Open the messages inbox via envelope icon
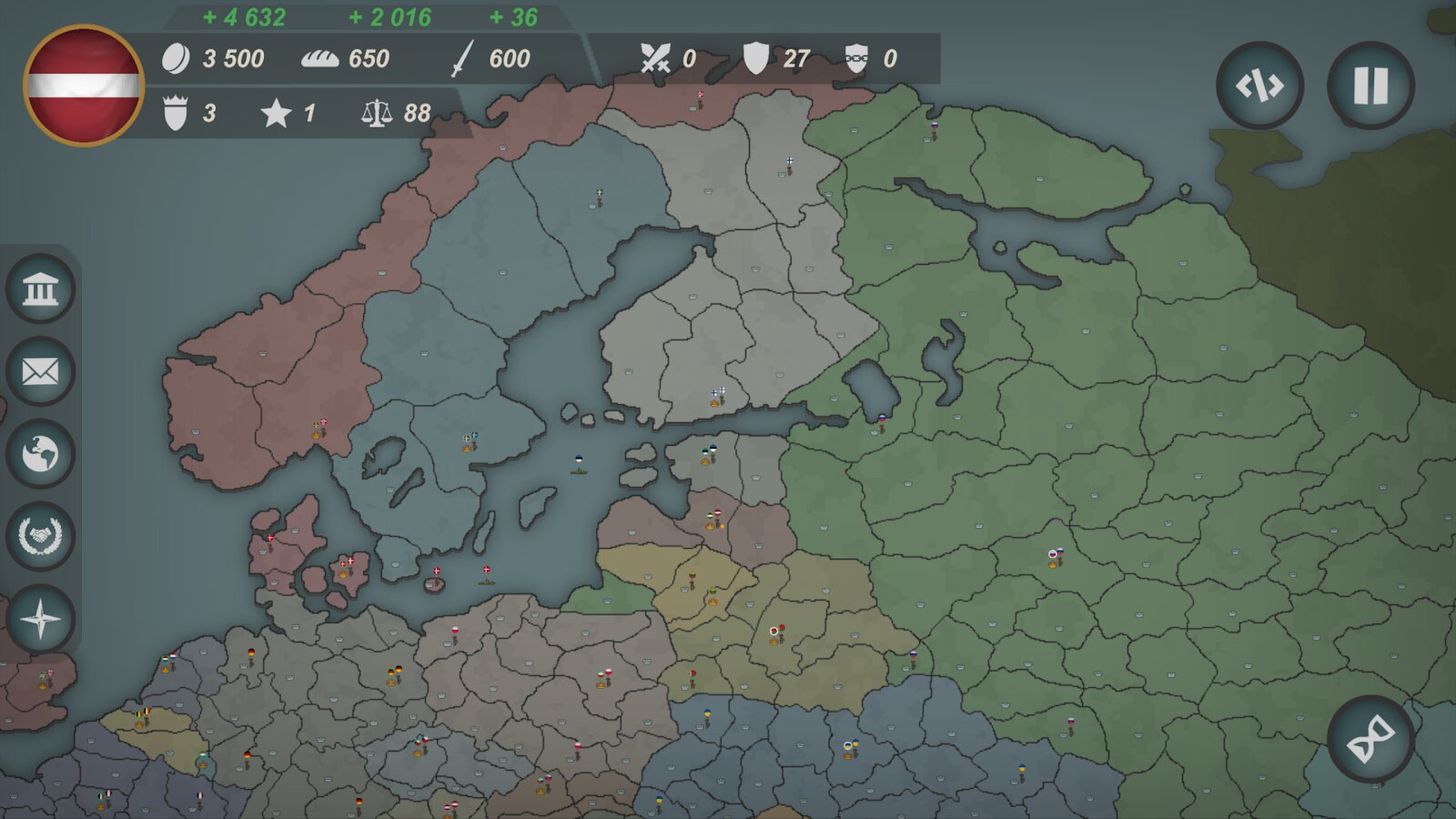 pos(40,370)
